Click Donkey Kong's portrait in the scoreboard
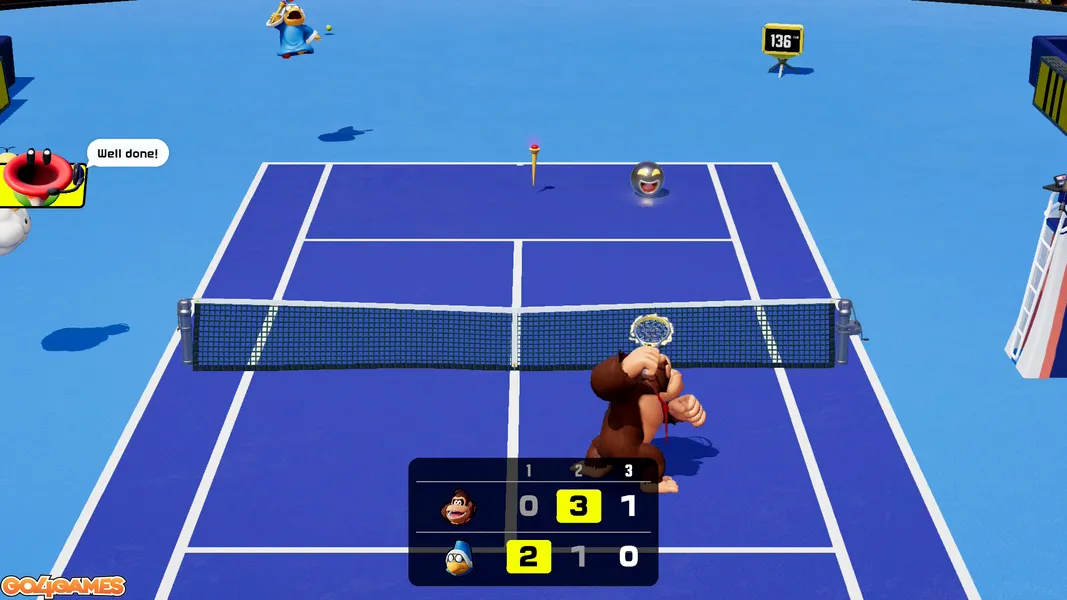The height and width of the screenshot is (600, 1067). [458, 507]
